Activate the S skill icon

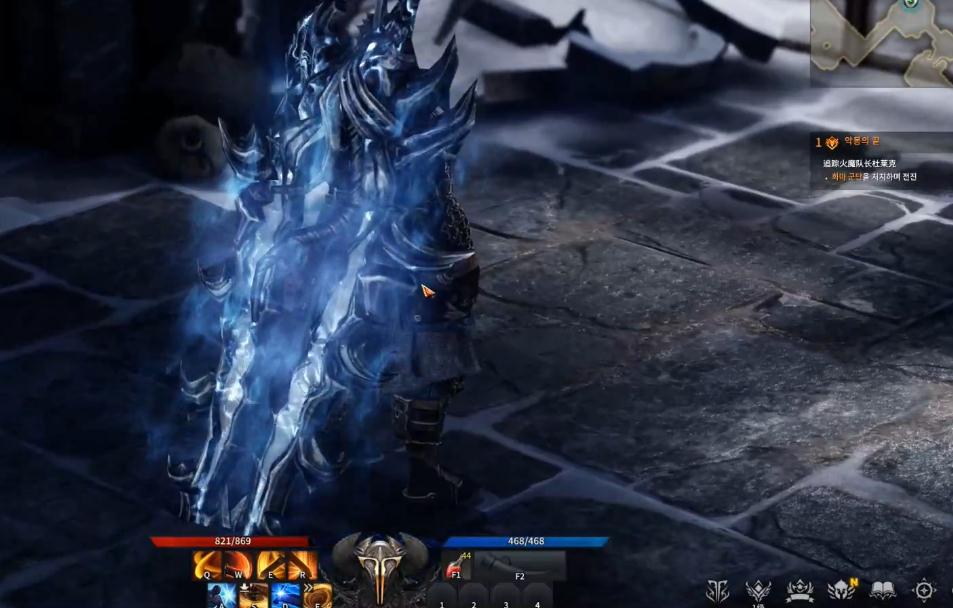254,597
